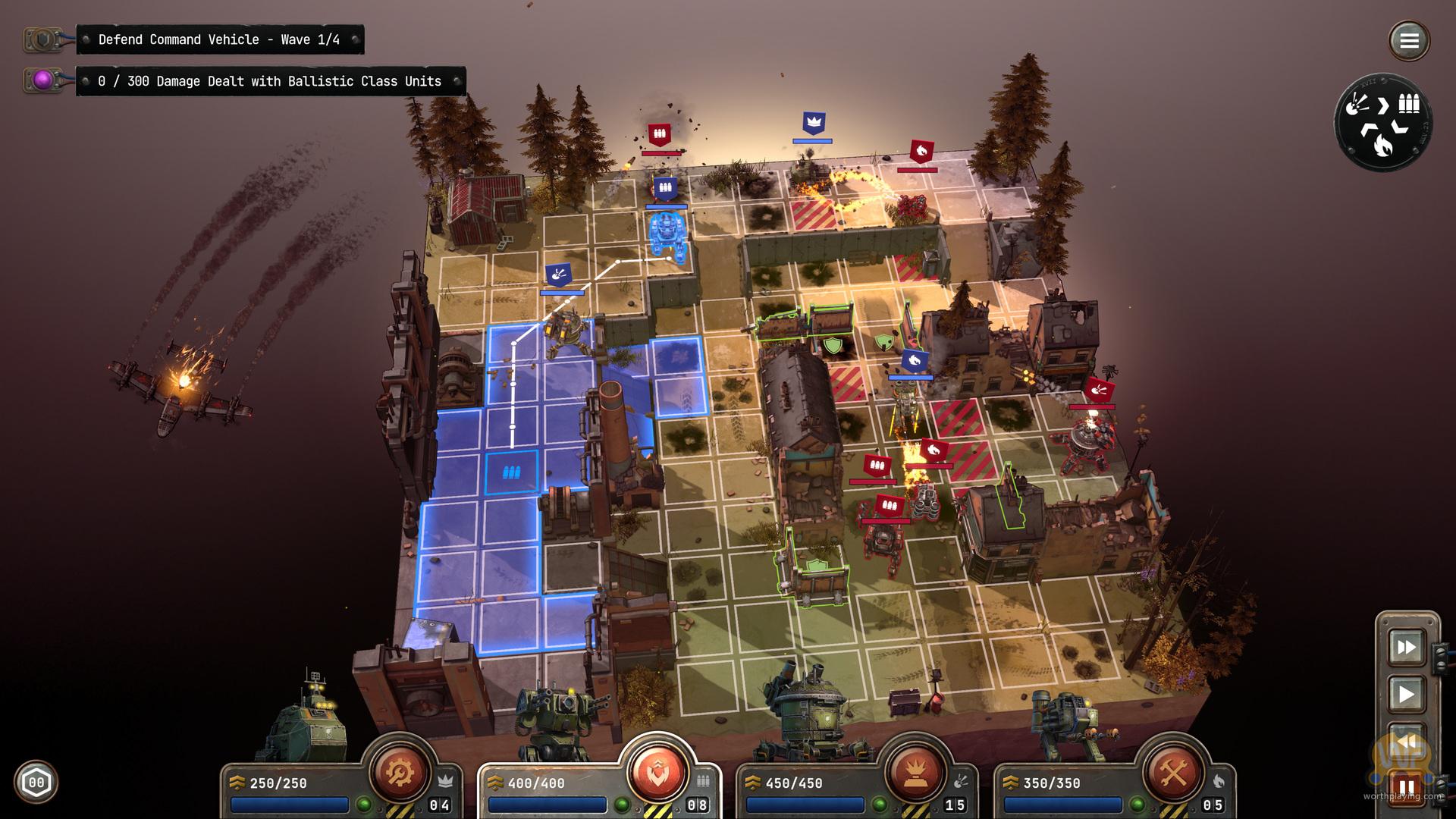The height and width of the screenshot is (819, 1456).
Task: Pause the battle
Action: coord(1406,787)
